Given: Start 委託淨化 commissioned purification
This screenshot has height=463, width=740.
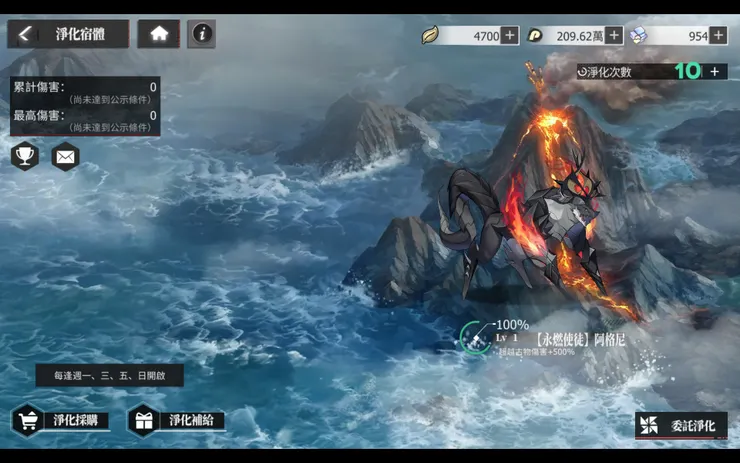Looking at the screenshot, I should pos(680,426).
